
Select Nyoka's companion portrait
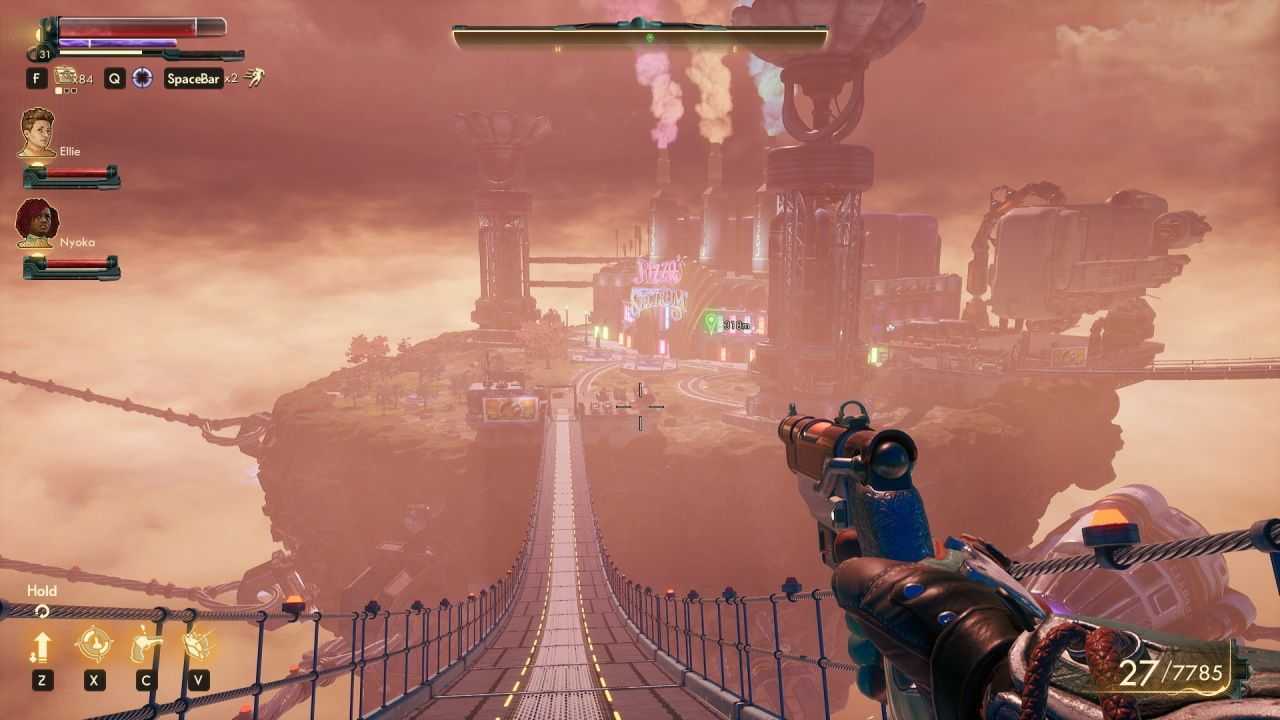click(x=37, y=223)
